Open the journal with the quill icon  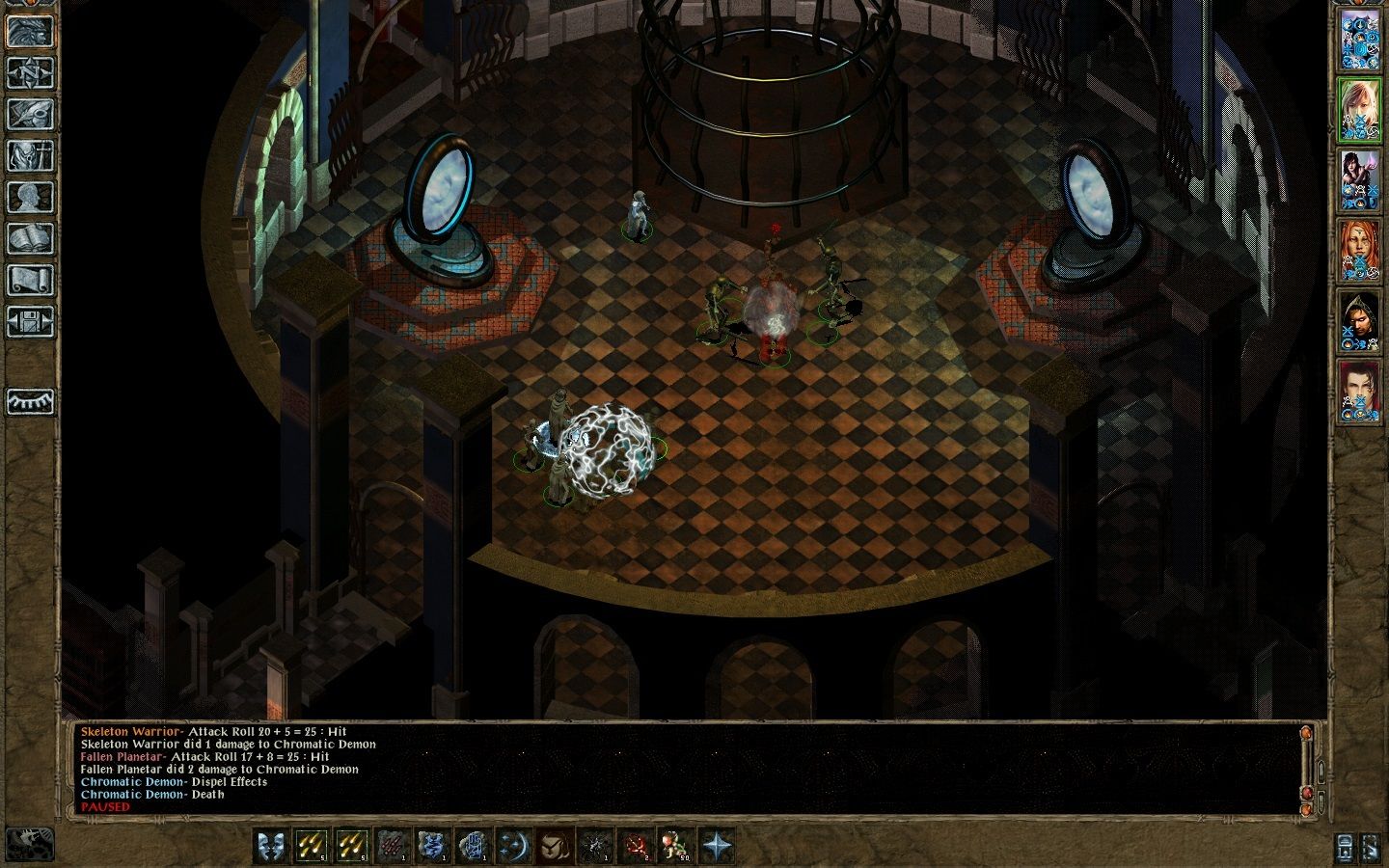30,114
